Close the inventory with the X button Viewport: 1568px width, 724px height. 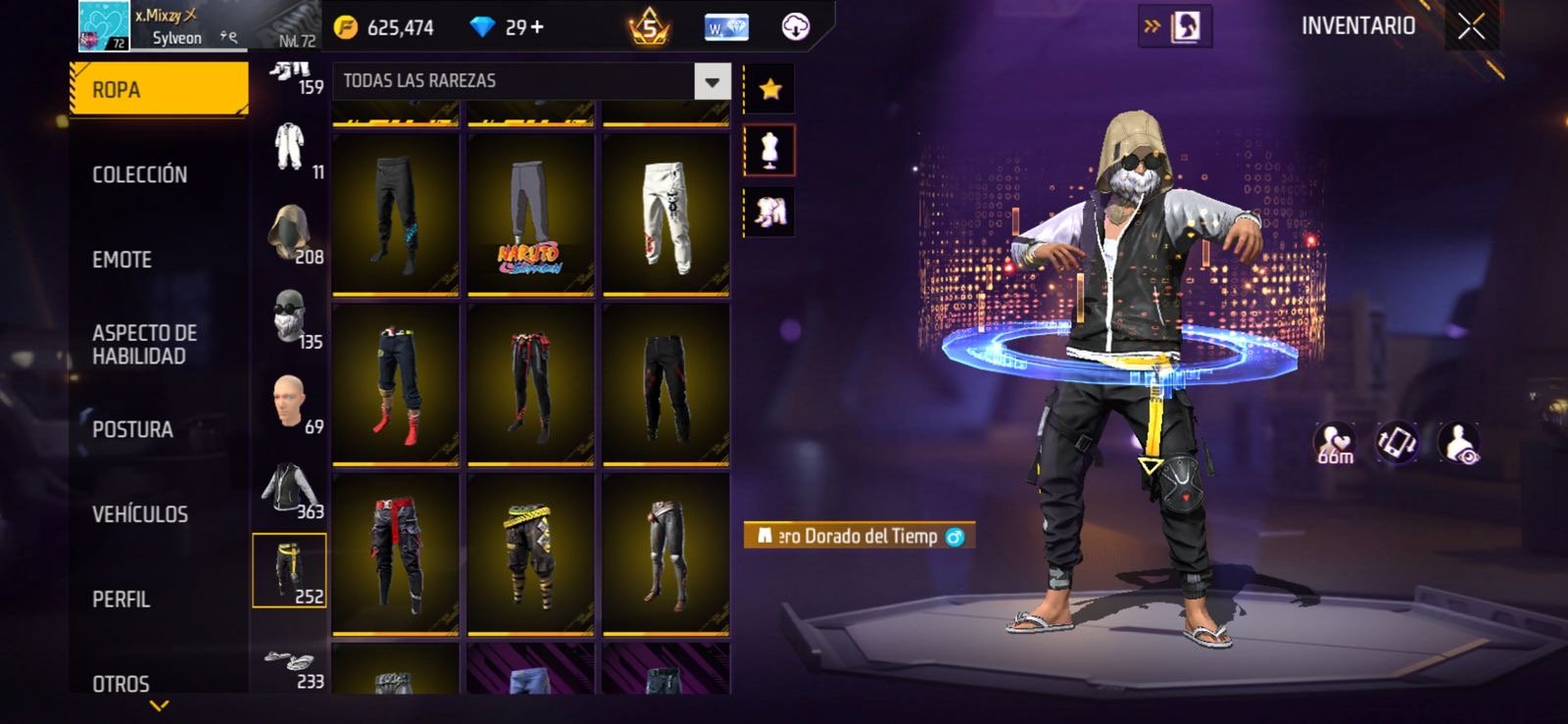1470,26
